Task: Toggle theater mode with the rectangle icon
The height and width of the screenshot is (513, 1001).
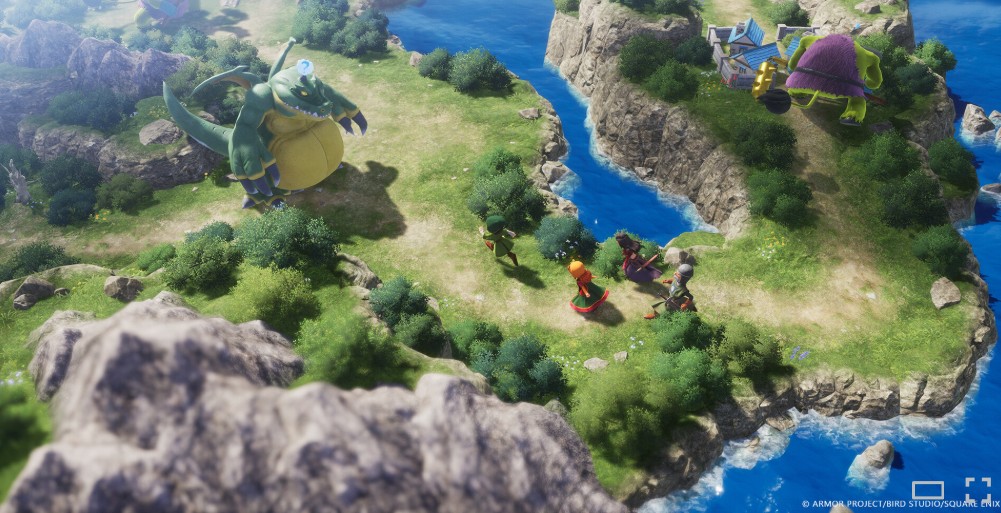Action: [x=927, y=490]
